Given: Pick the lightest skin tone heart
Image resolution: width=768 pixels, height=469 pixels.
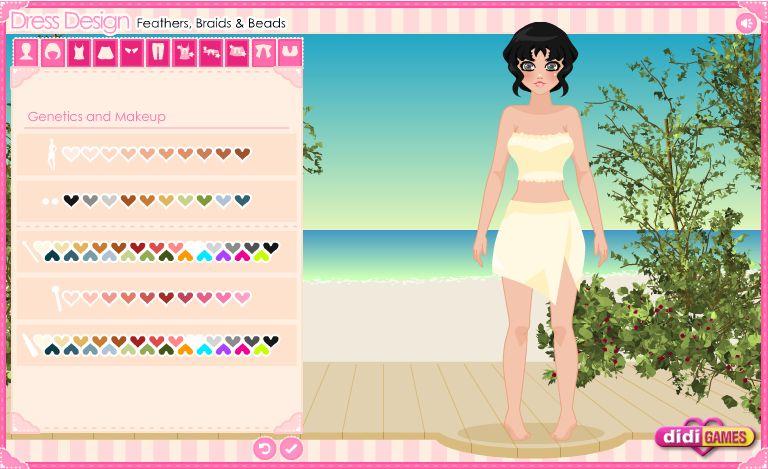Looking at the screenshot, I should (x=71, y=154).
